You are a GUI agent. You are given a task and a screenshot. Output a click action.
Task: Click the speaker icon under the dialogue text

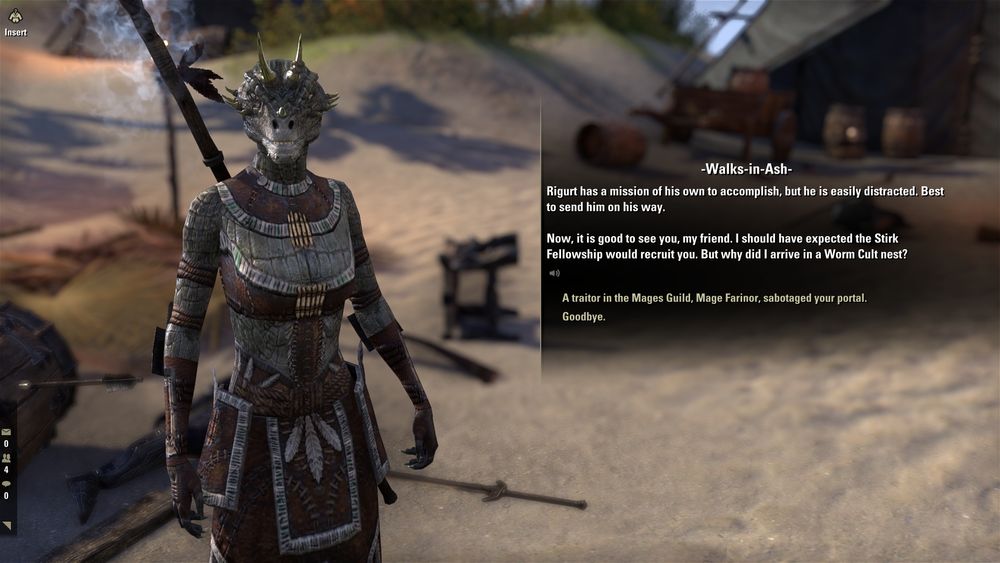click(553, 272)
